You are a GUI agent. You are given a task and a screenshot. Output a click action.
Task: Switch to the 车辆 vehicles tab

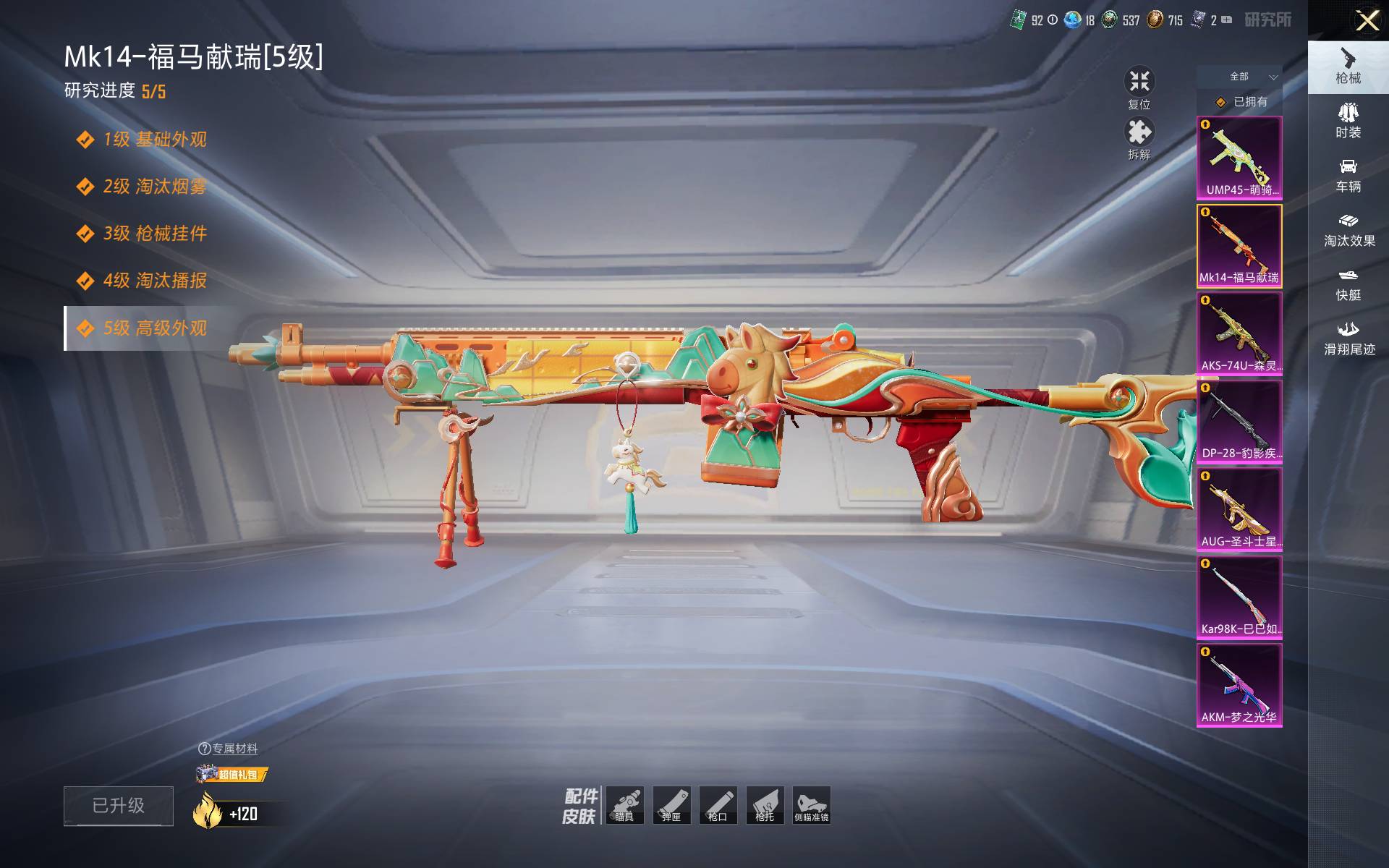click(x=1348, y=175)
